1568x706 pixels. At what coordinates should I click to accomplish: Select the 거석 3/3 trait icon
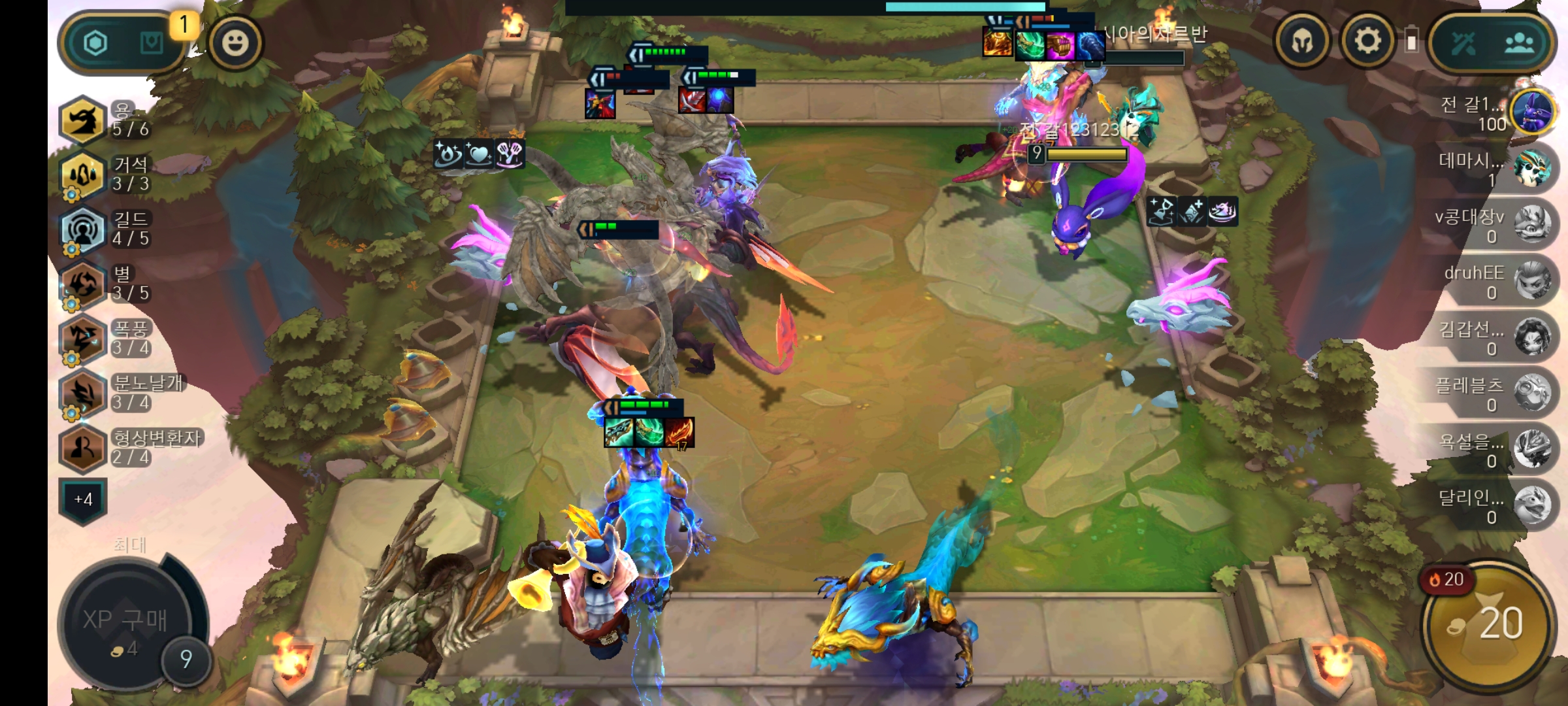tap(83, 175)
